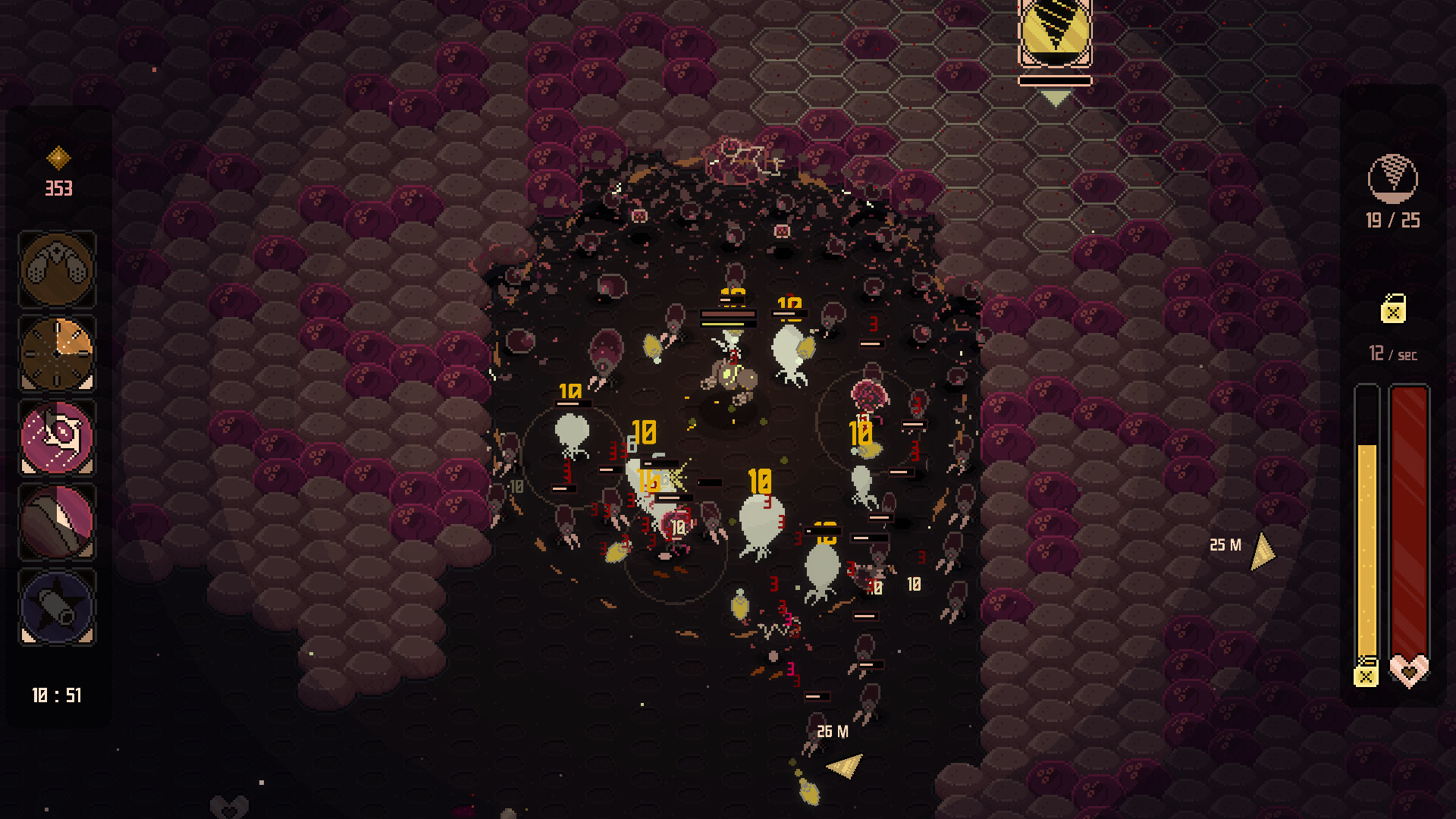Click the 10:51 mission timer

point(57,695)
